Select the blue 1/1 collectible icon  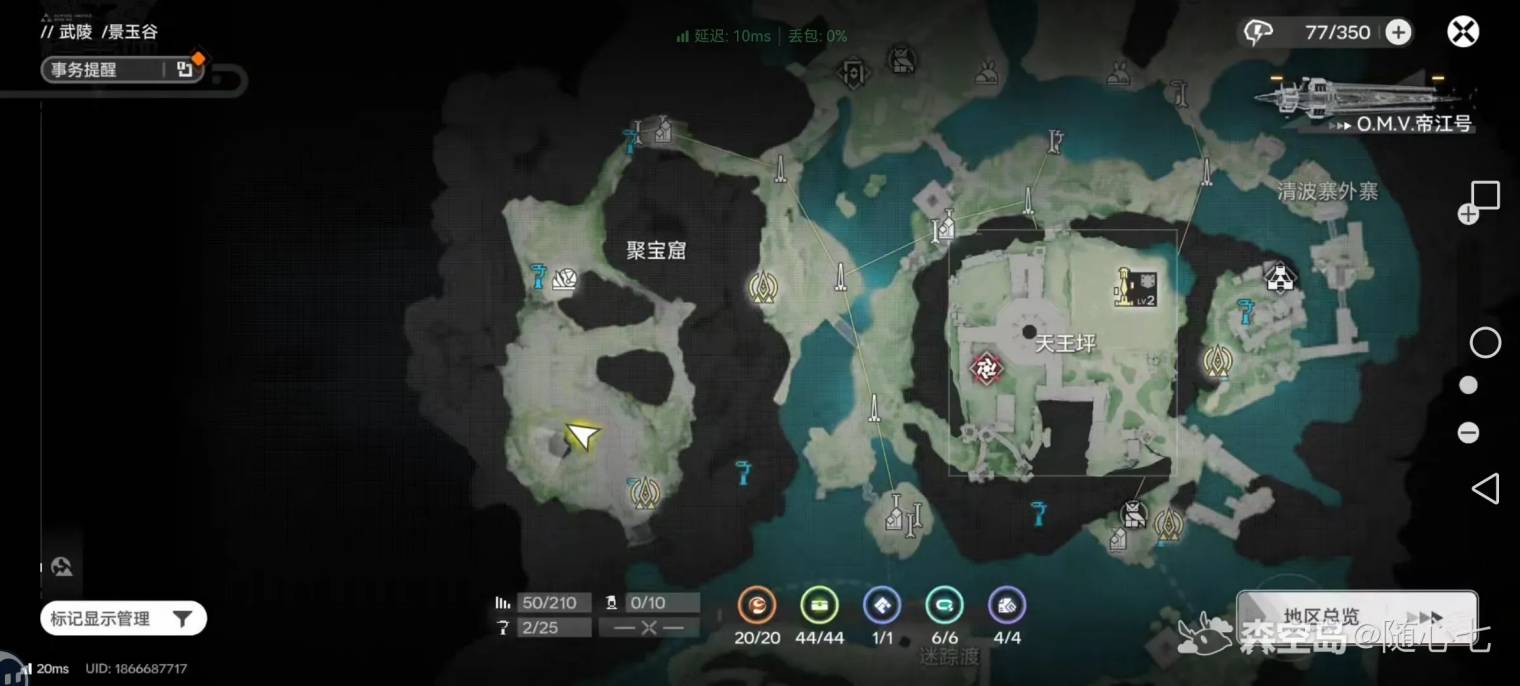click(881, 605)
